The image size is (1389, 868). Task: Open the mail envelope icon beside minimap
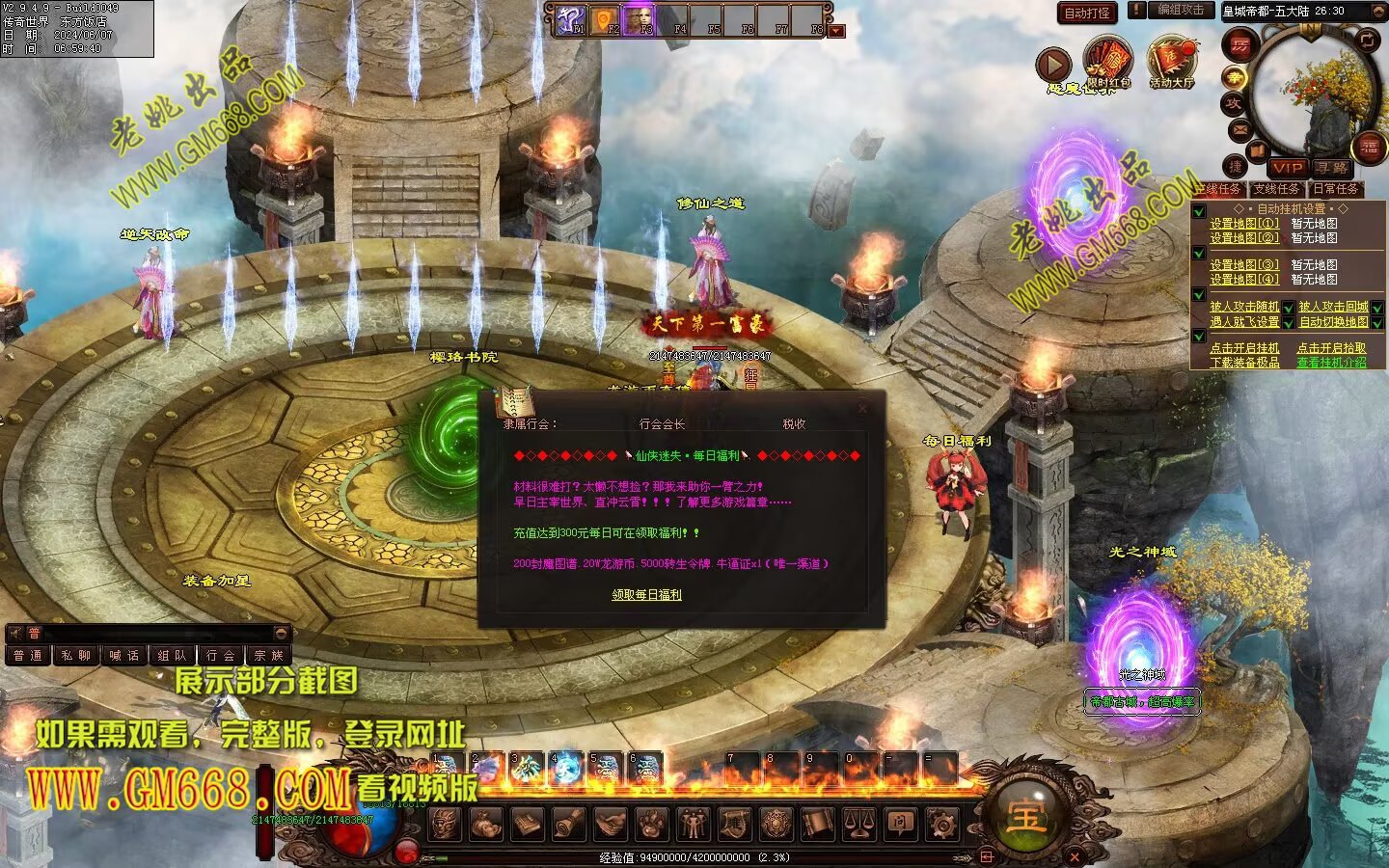tap(1239, 128)
